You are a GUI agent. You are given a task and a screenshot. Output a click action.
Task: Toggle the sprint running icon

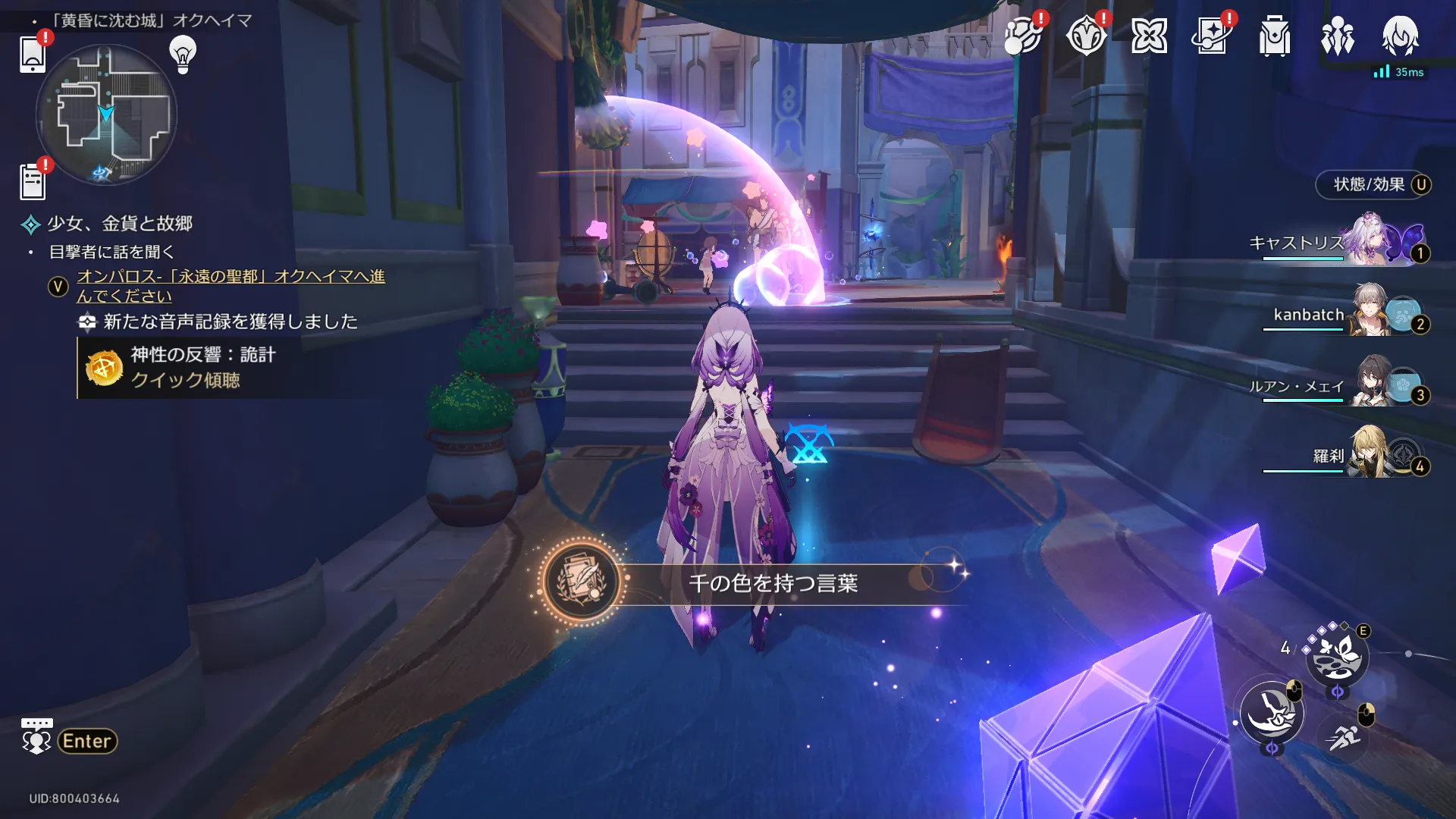click(x=1344, y=736)
